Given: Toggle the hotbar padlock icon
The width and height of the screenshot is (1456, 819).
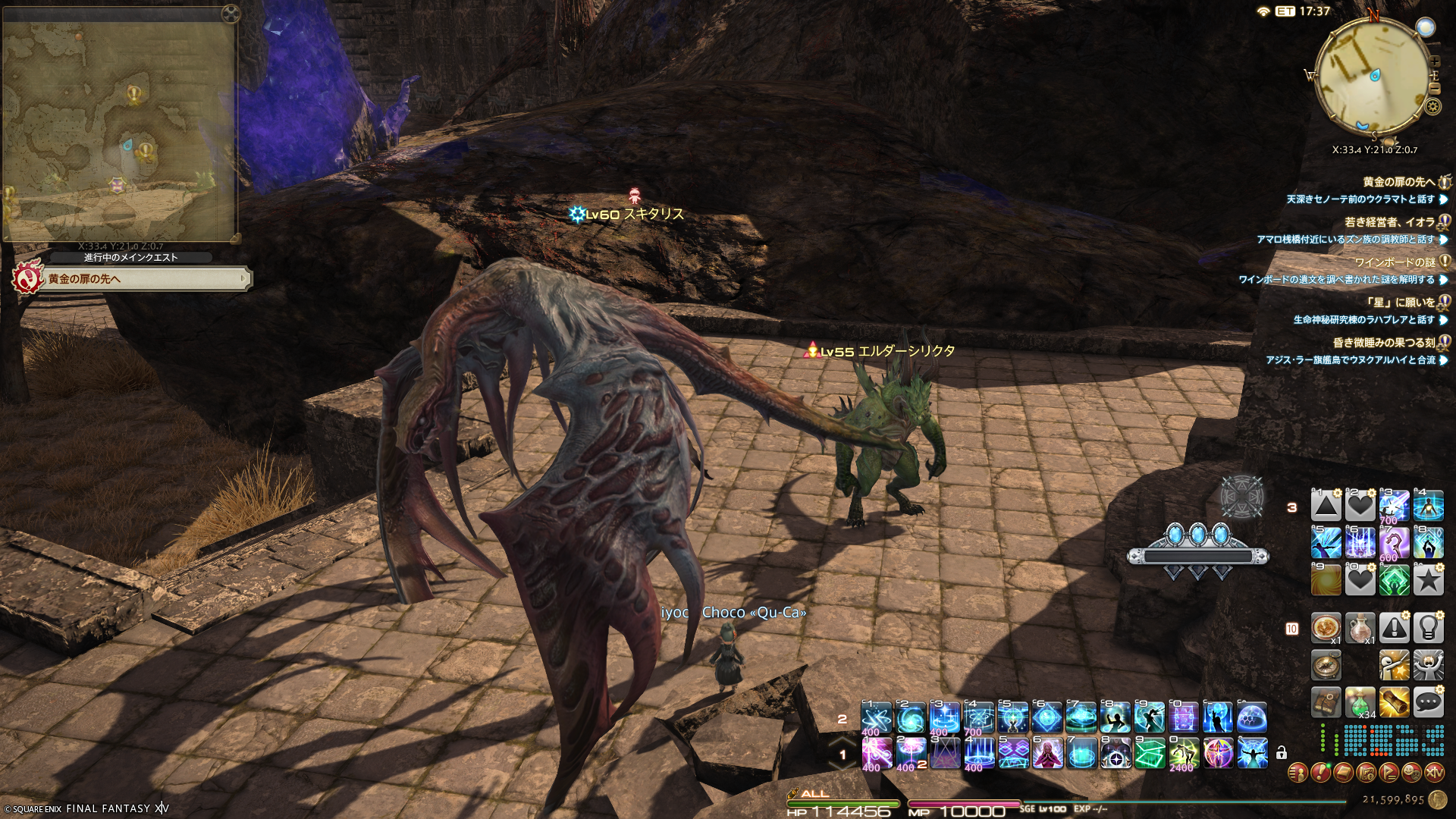Looking at the screenshot, I should [x=1282, y=753].
